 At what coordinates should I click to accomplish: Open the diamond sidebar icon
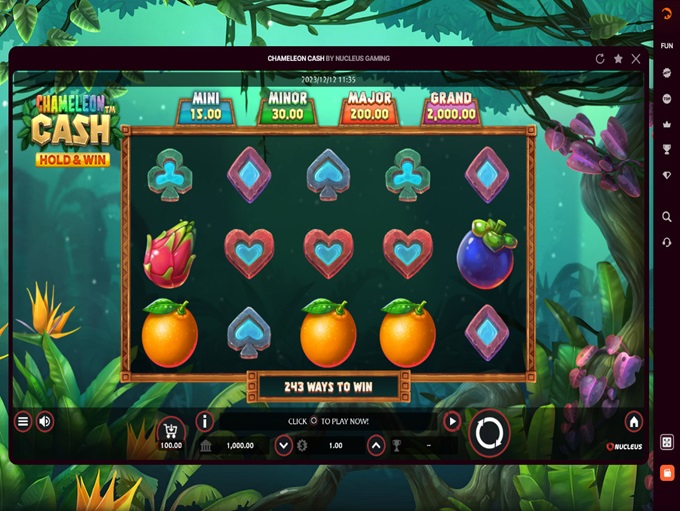tap(667, 175)
